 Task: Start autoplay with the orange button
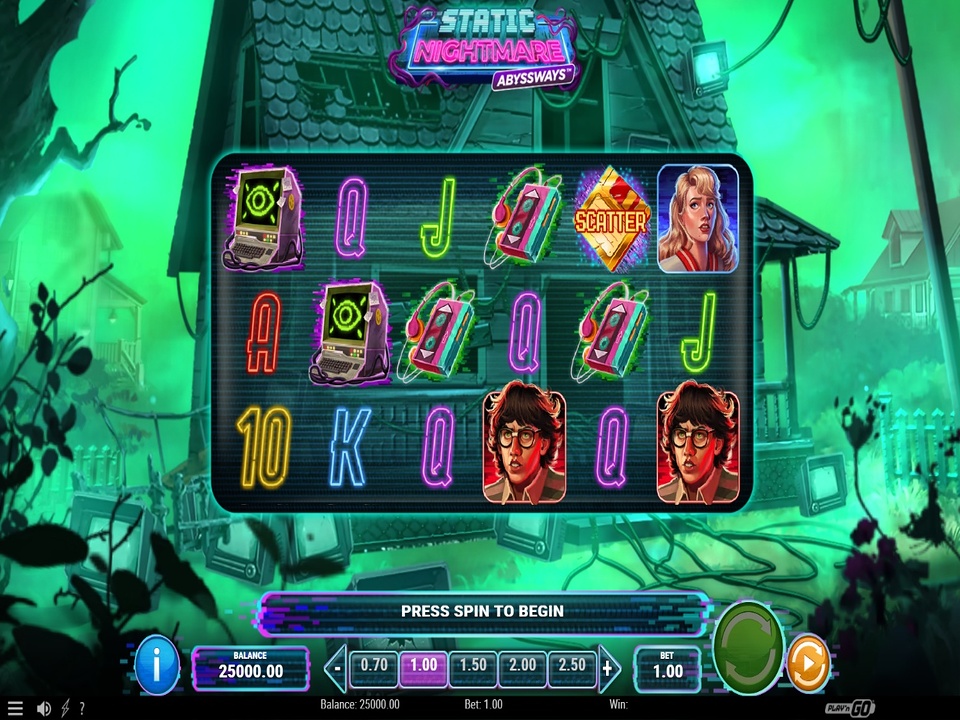pyautogui.click(x=808, y=663)
